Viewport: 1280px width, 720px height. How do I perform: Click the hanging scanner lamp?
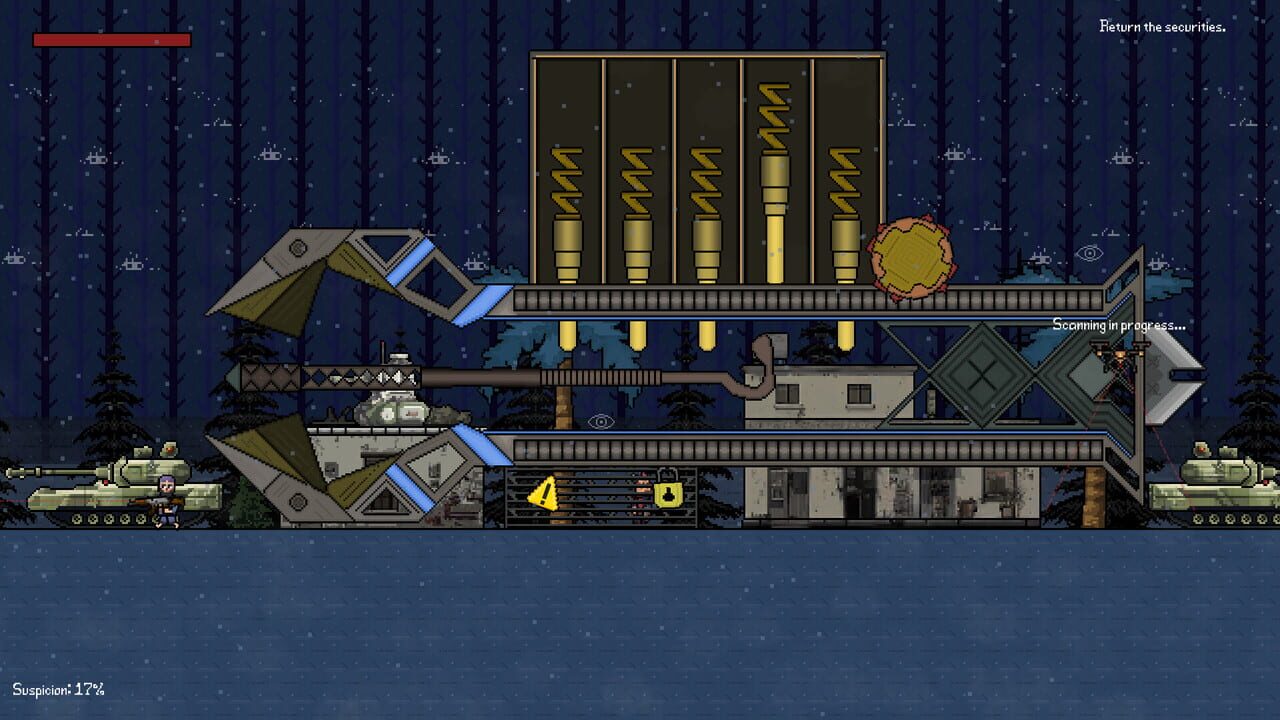1121,355
